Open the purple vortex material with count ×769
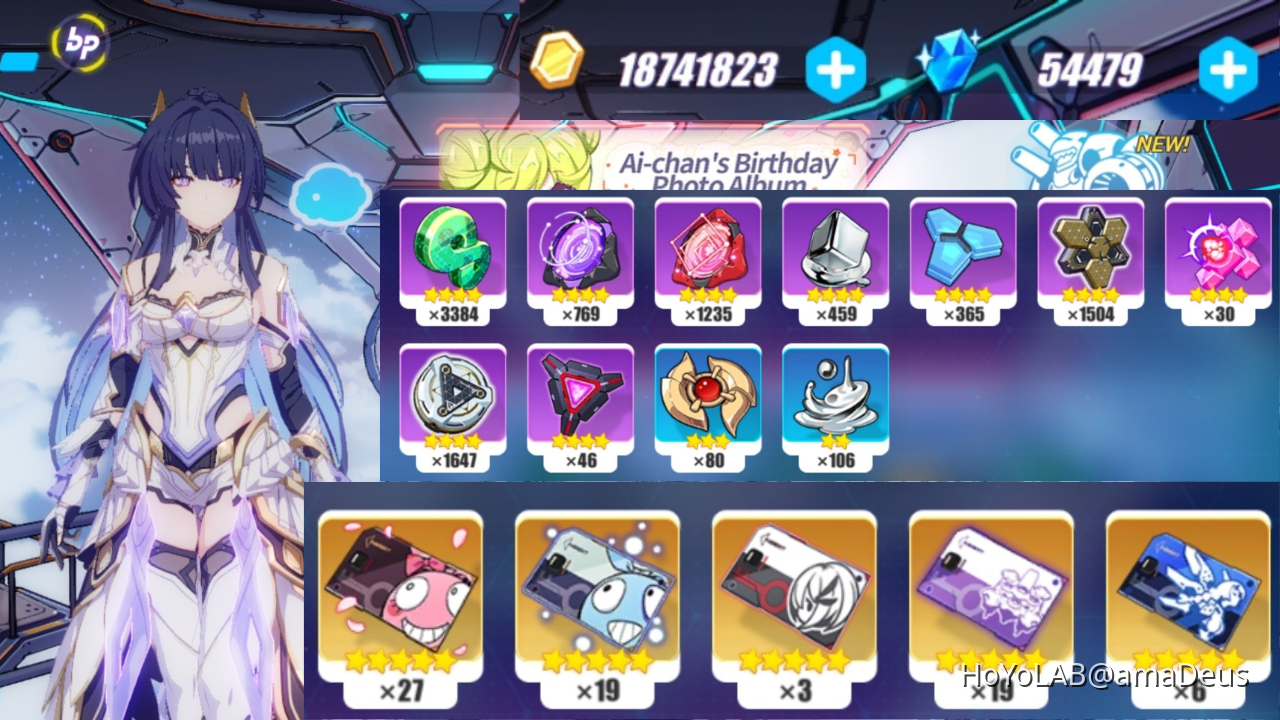The height and width of the screenshot is (720, 1280). click(581, 255)
